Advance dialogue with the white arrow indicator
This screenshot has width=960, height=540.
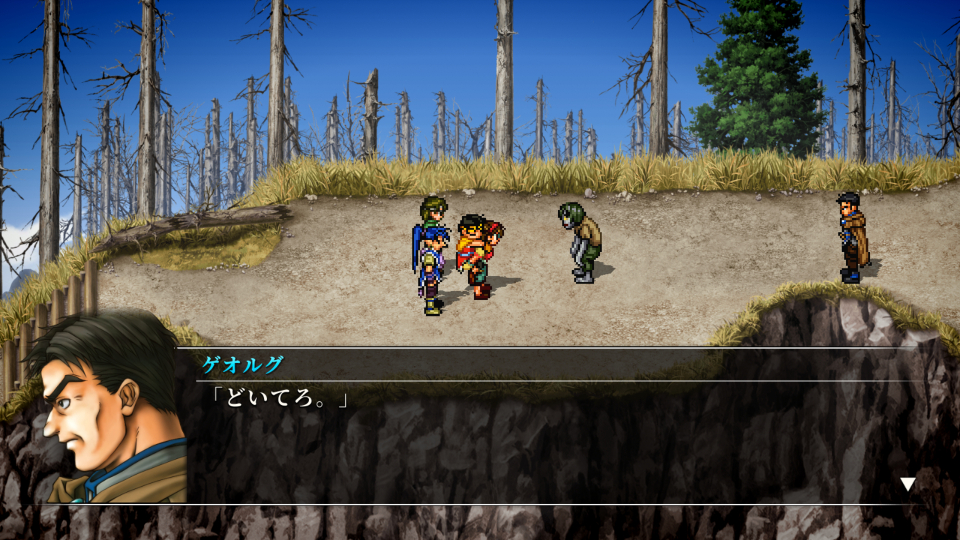[907, 485]
